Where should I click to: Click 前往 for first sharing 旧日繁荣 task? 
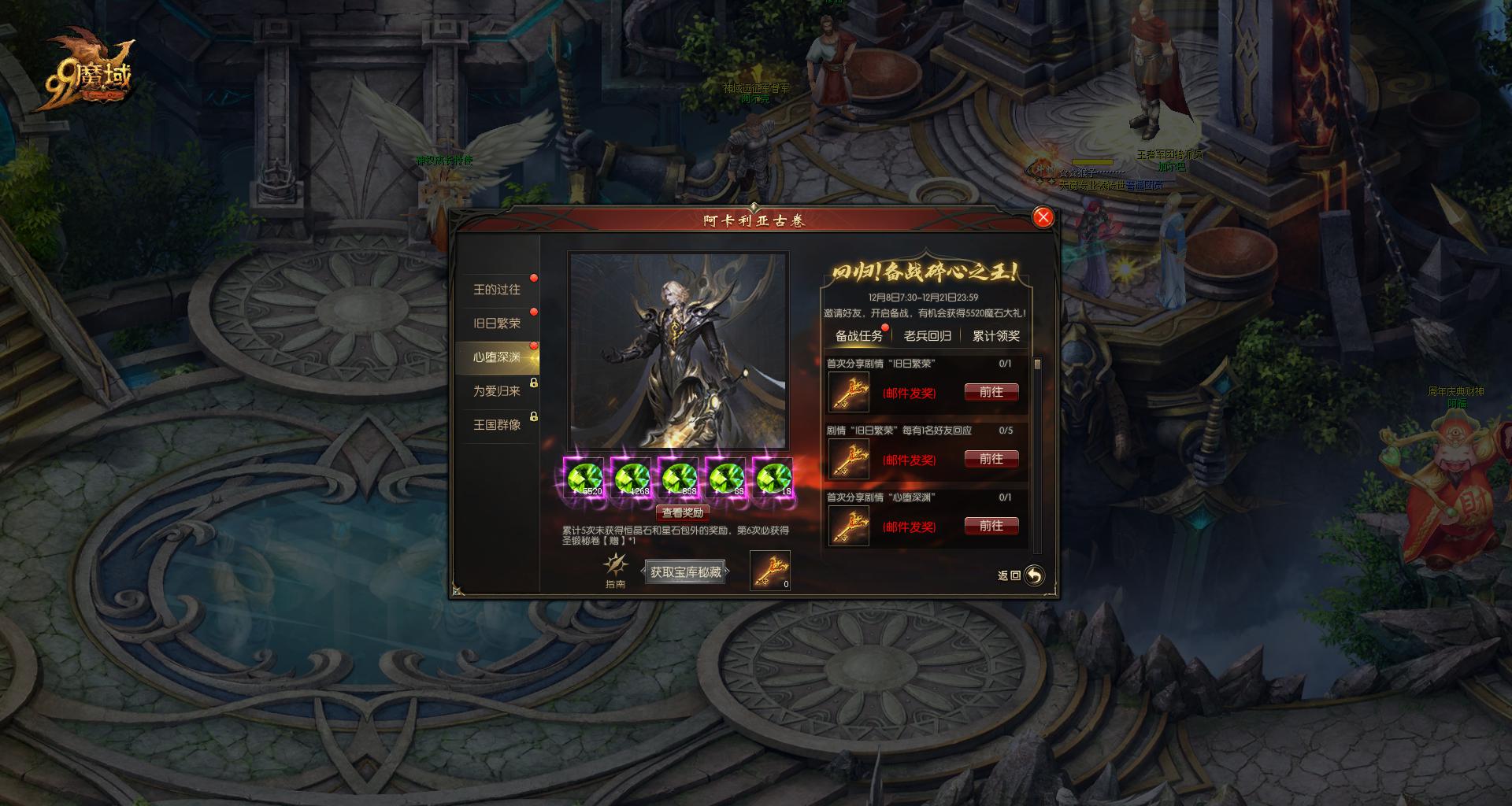(991, 392)
